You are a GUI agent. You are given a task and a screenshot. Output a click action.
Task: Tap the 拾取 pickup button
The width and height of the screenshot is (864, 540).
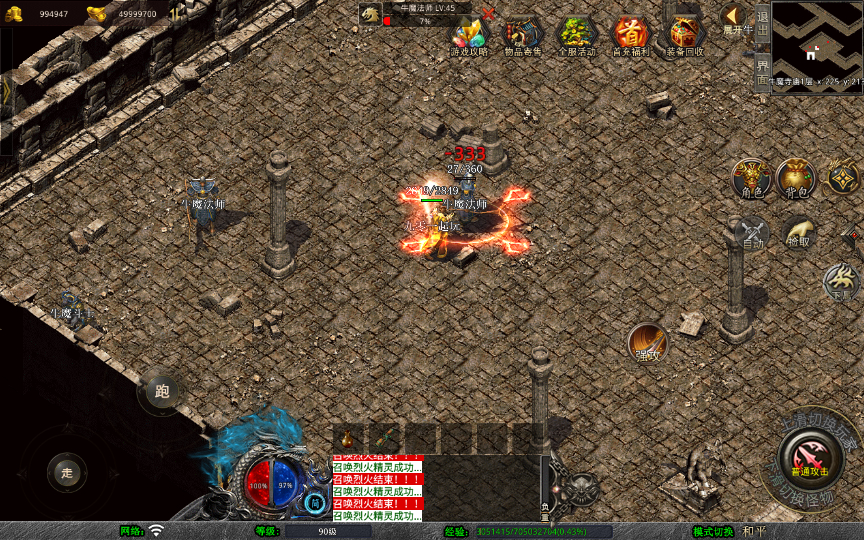click(797, 233)
